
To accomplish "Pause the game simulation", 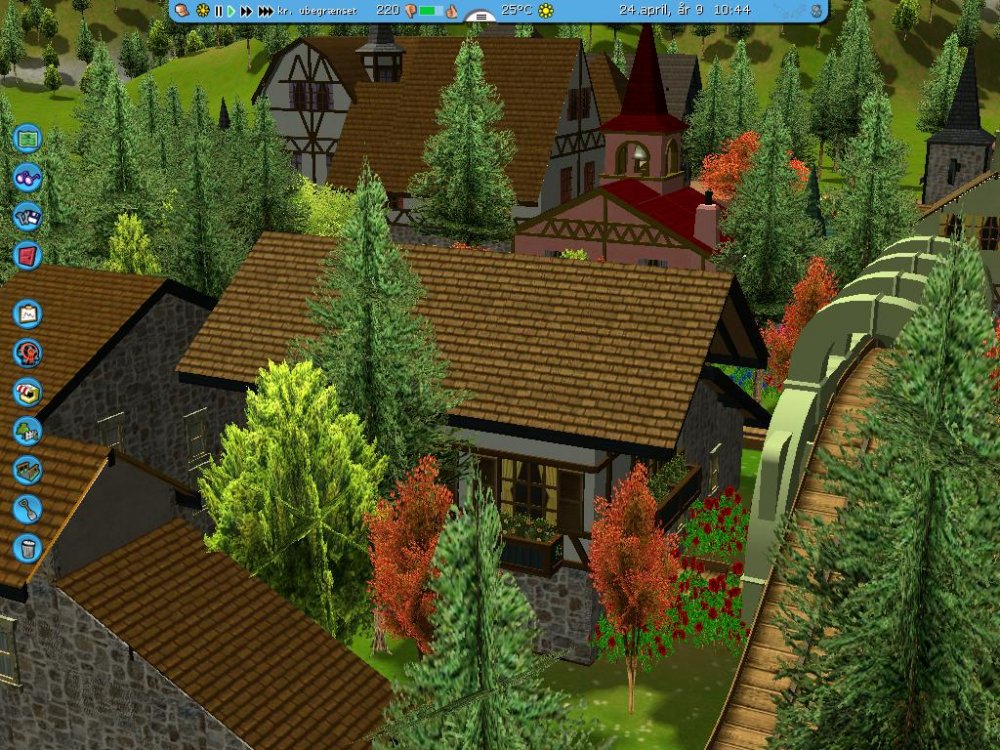I will click(x=218, y=11).
